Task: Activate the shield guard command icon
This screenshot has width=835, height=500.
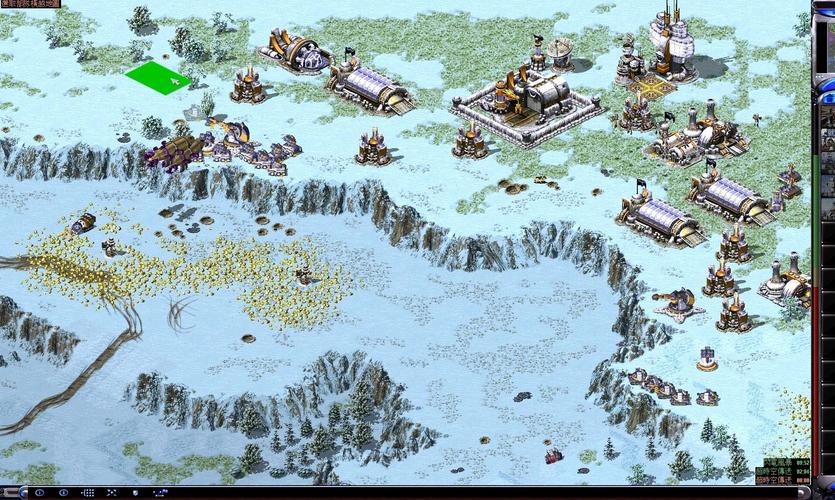Action: pyautogui.click(x=134, y=492)
